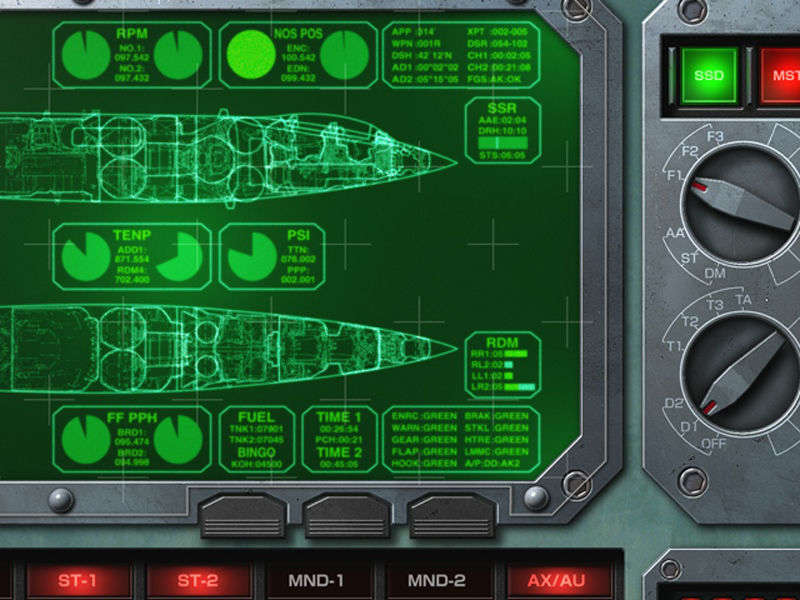The width and height of the screenshot is (800, 600).
Task: Select the ST-1 red button
Action: click(78, 581)
